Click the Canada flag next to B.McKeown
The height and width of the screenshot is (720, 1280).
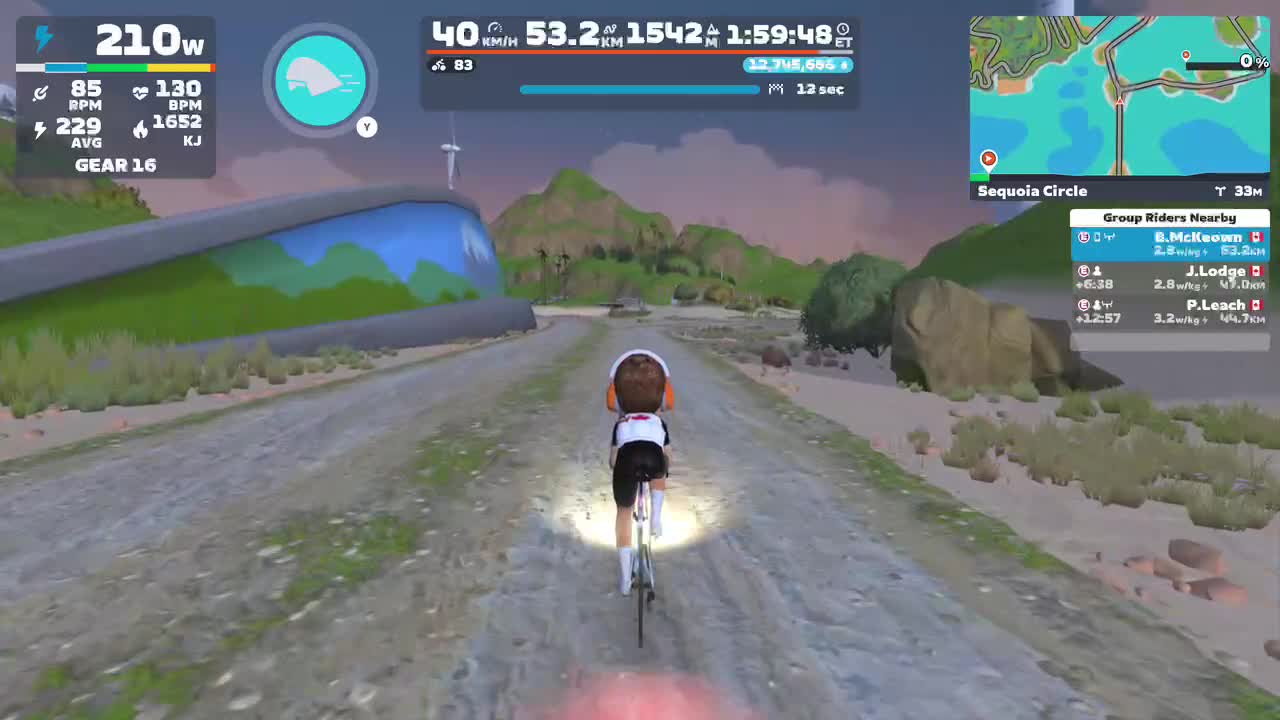tap(1258, 238)
